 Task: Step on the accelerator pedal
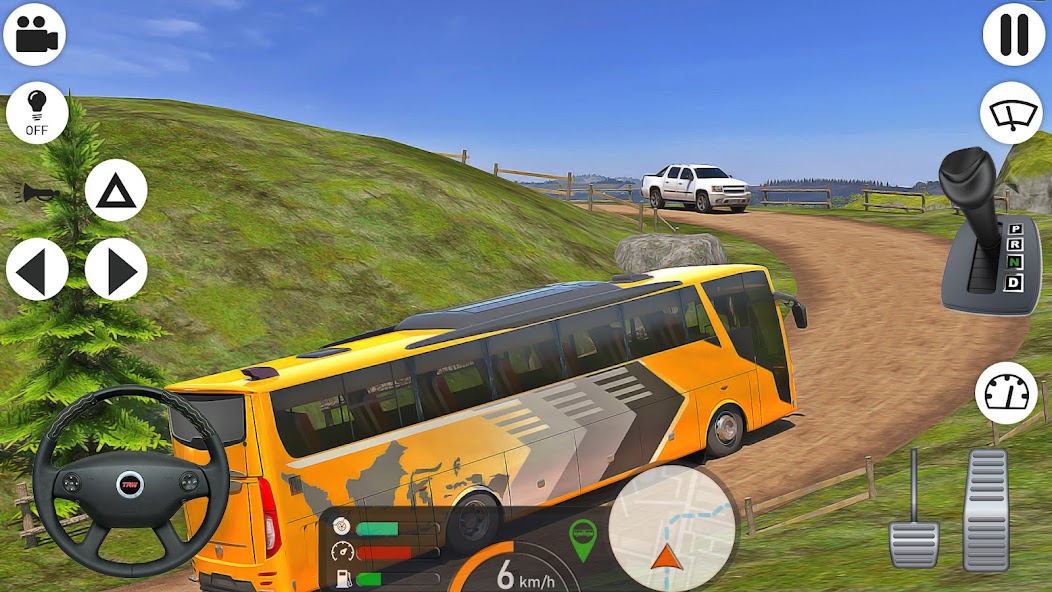pos(986,510)
